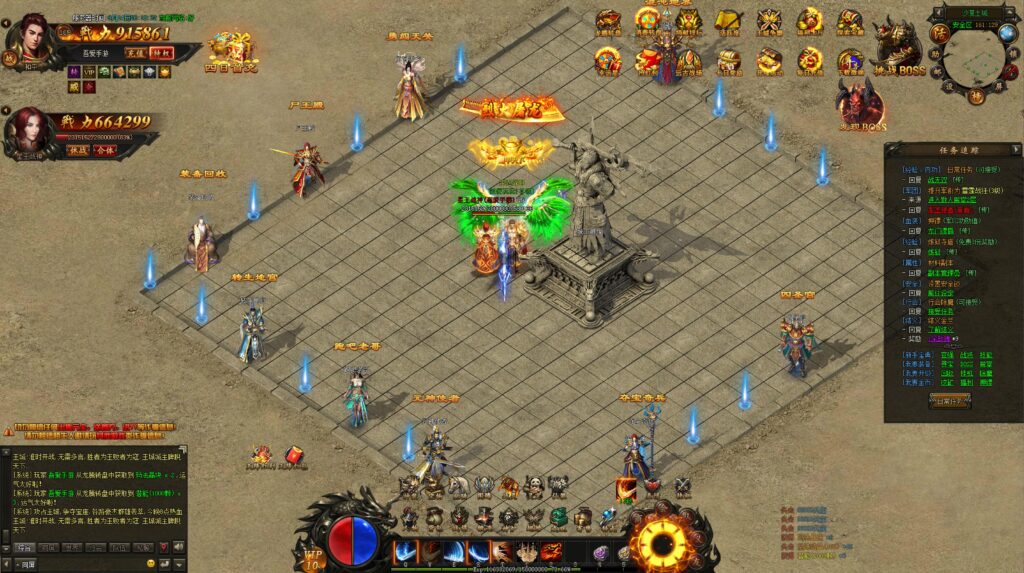Open the emoji picker in chat
1024x573 pixels.
pyautogui.click(x=151, y=564)
